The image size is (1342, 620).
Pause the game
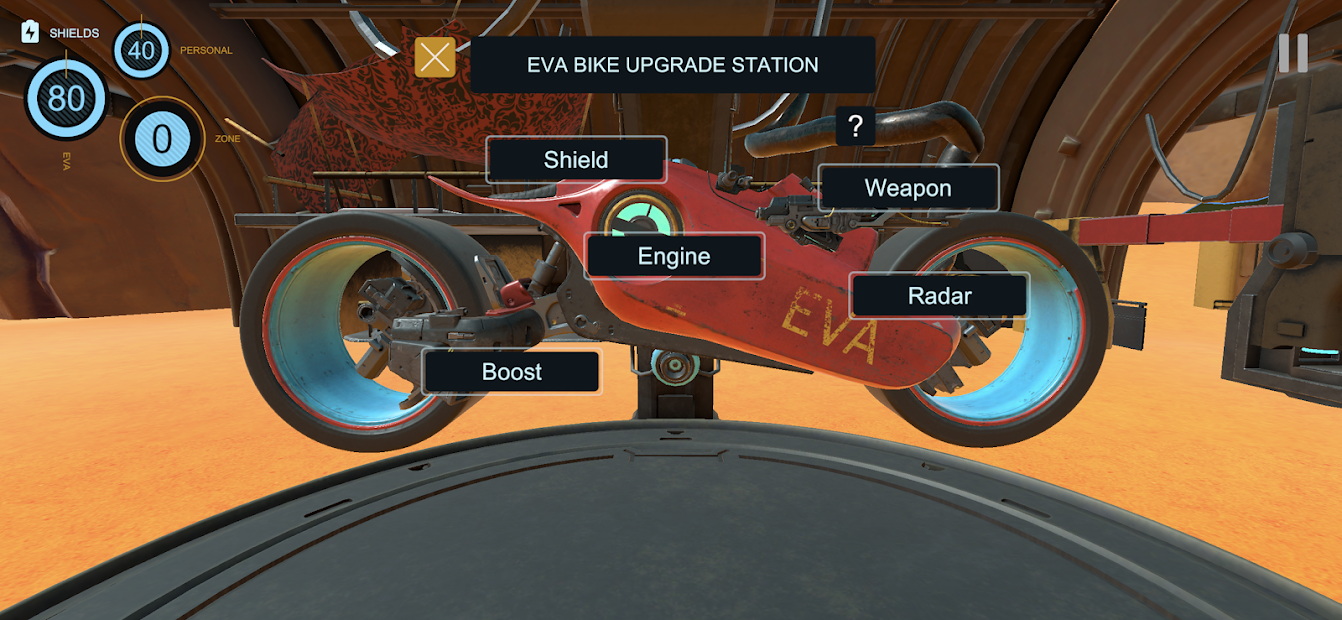tap(1292, 54)
